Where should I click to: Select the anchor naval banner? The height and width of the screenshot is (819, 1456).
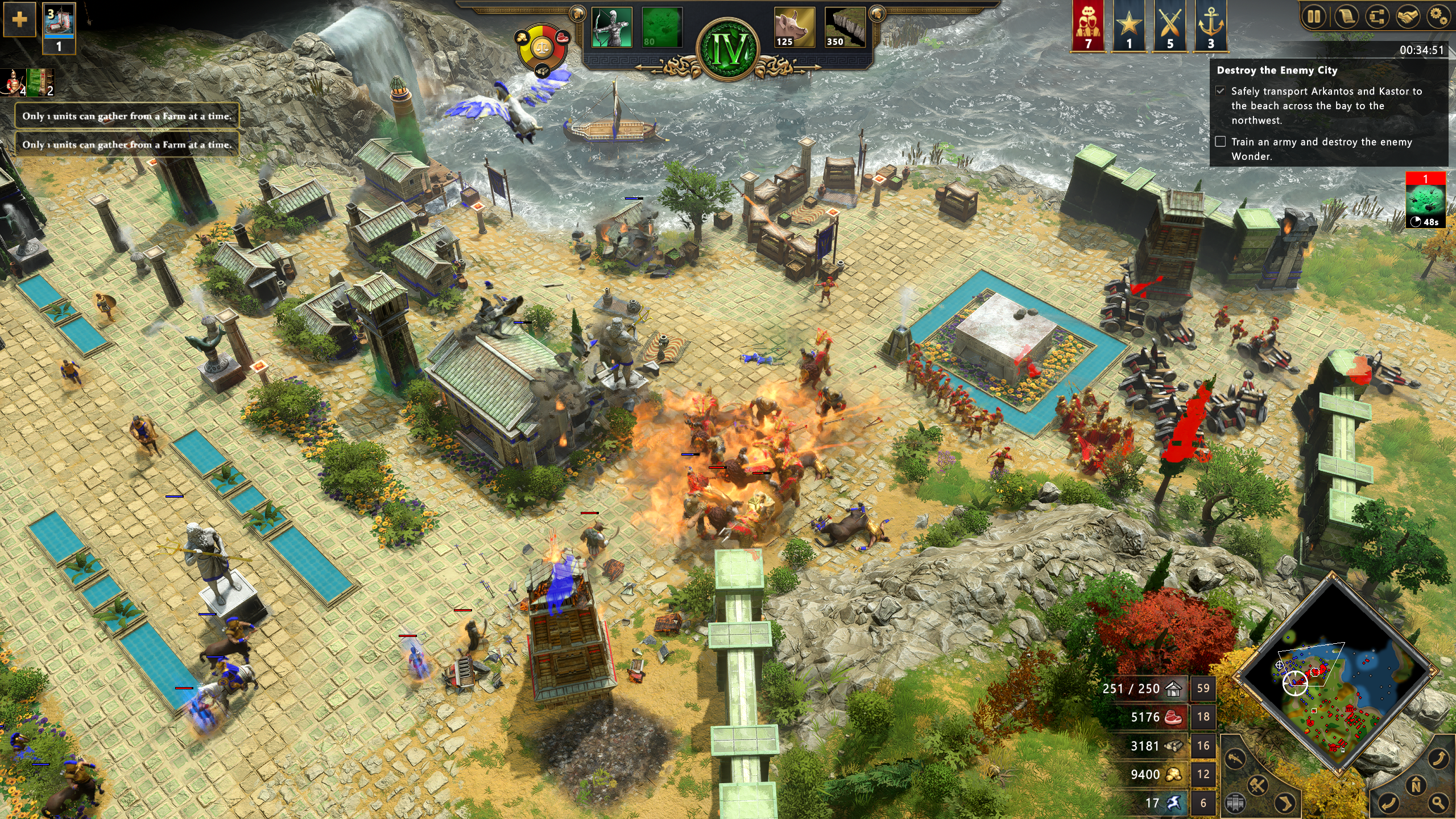point(1211,26)
